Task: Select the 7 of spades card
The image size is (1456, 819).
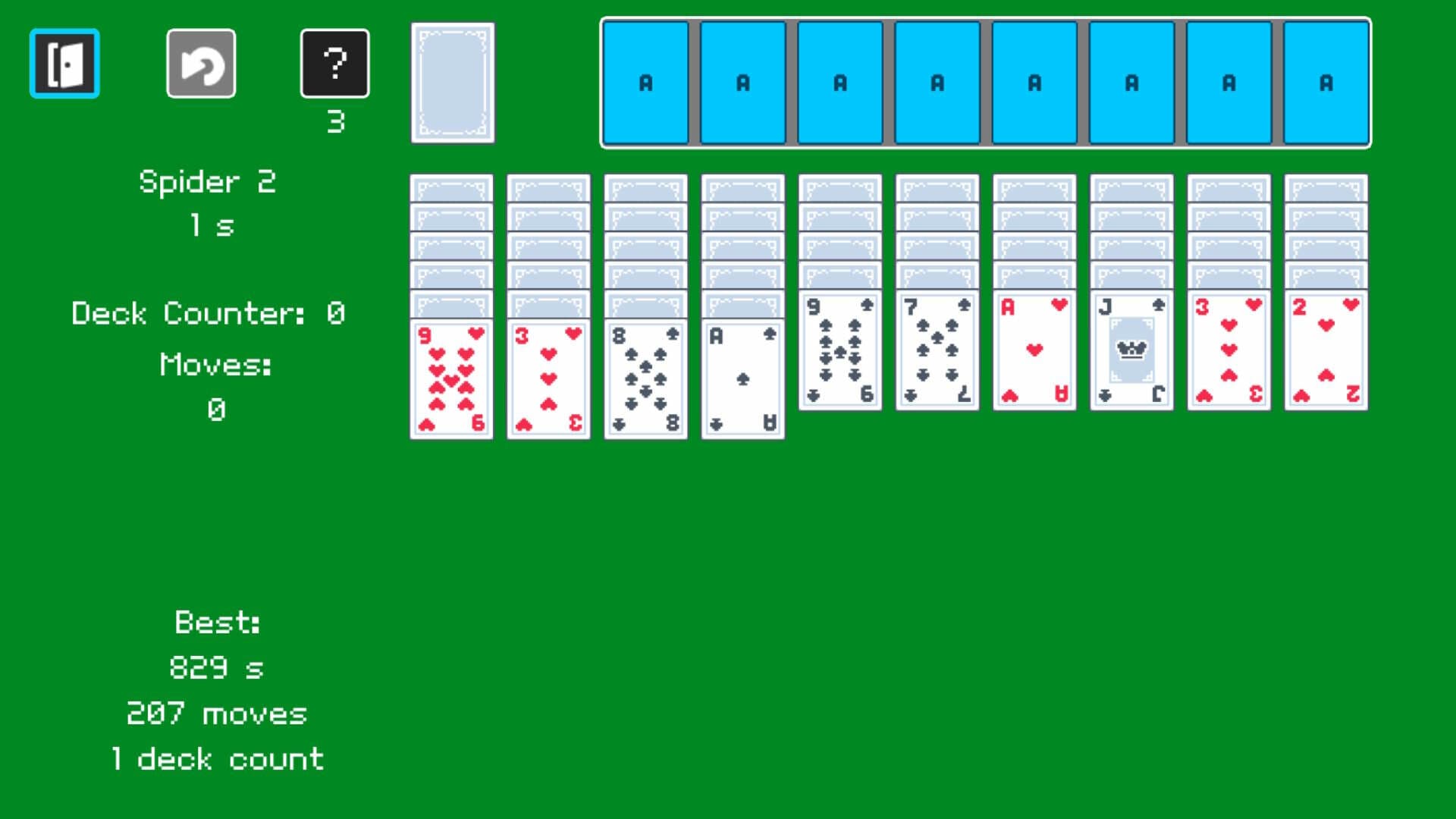Action: coord(937,353)
